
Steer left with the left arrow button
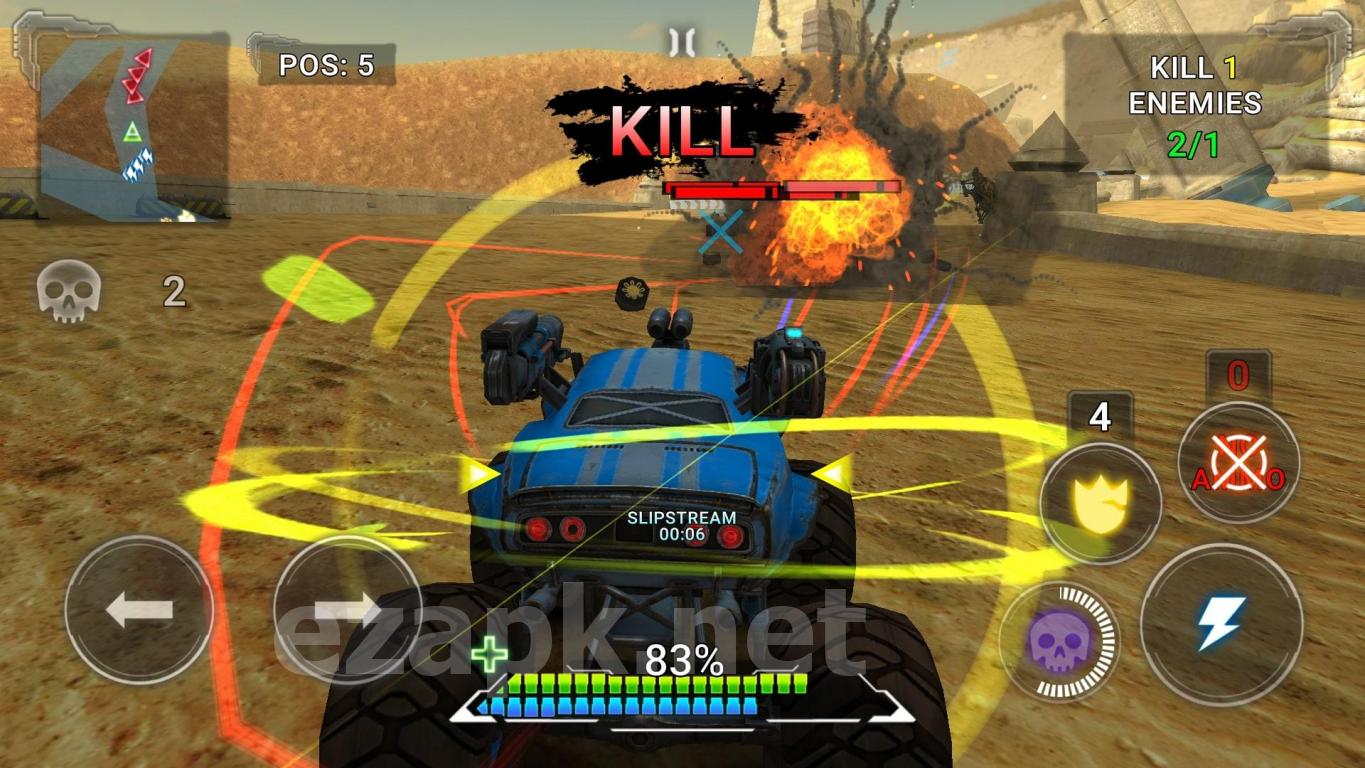coord(139,610)
